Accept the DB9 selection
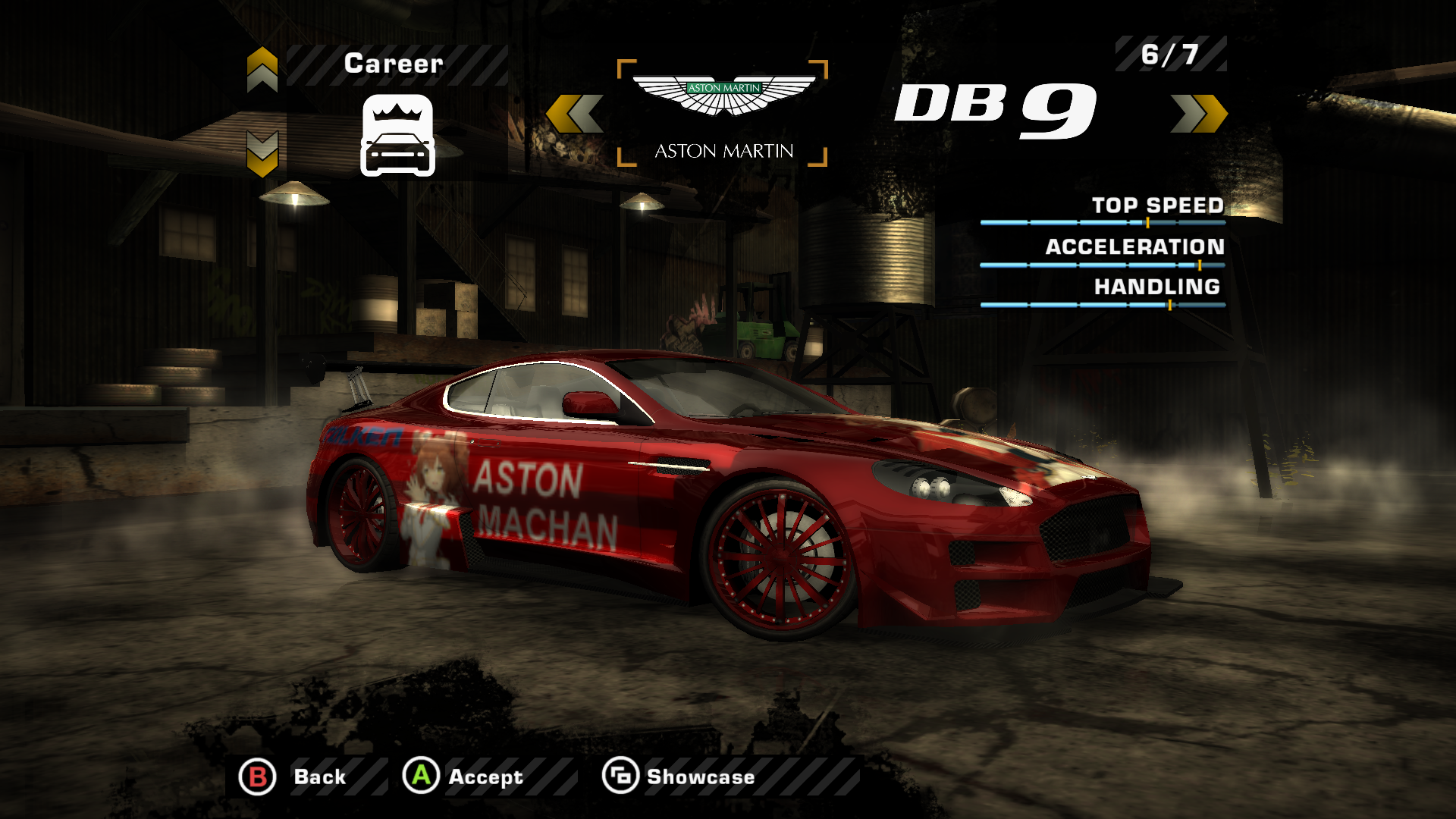1456x819 pixels. (463, 777)
